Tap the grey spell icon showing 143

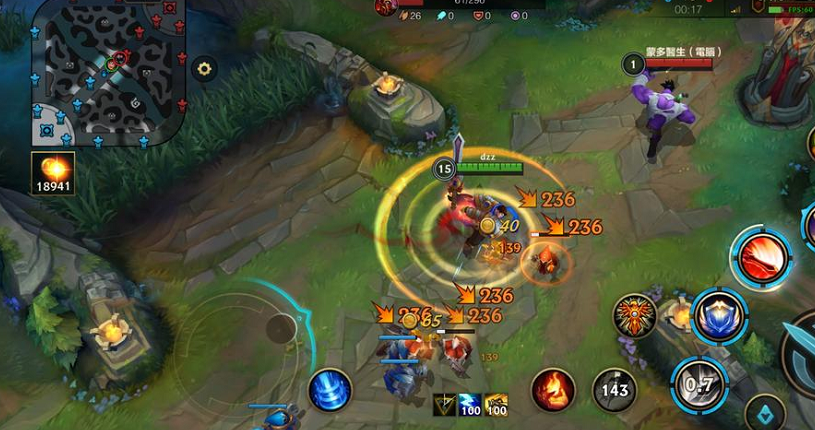pyautogui.click(x=615, y=389)
